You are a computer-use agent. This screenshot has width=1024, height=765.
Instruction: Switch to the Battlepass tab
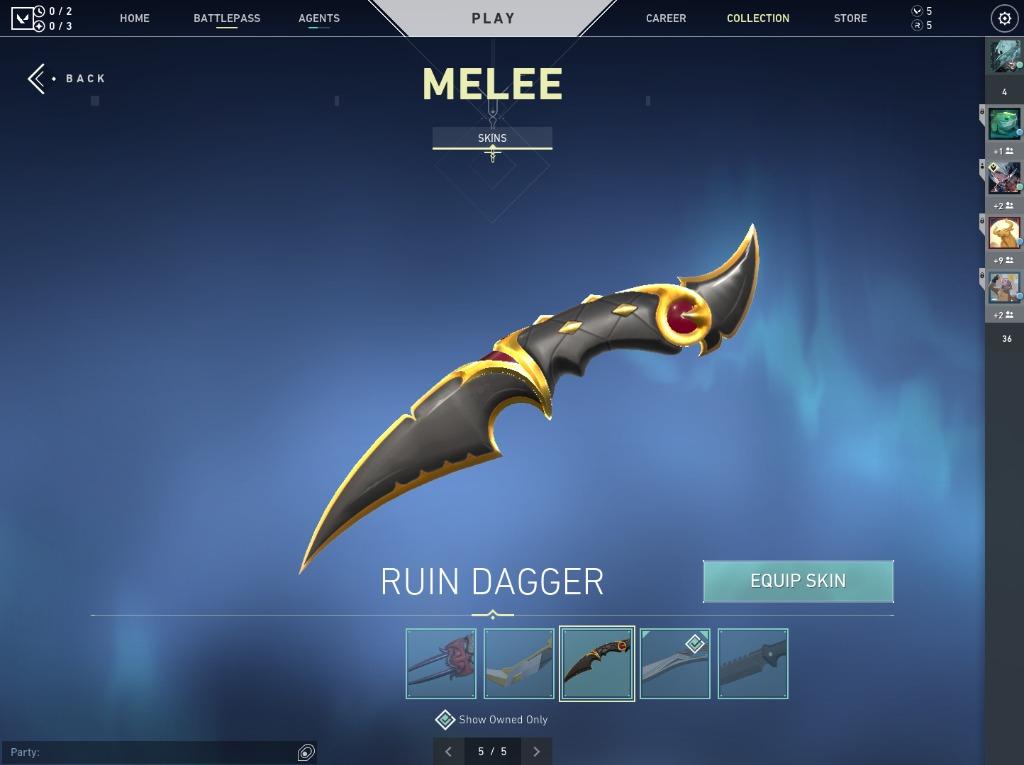point(227,18)
